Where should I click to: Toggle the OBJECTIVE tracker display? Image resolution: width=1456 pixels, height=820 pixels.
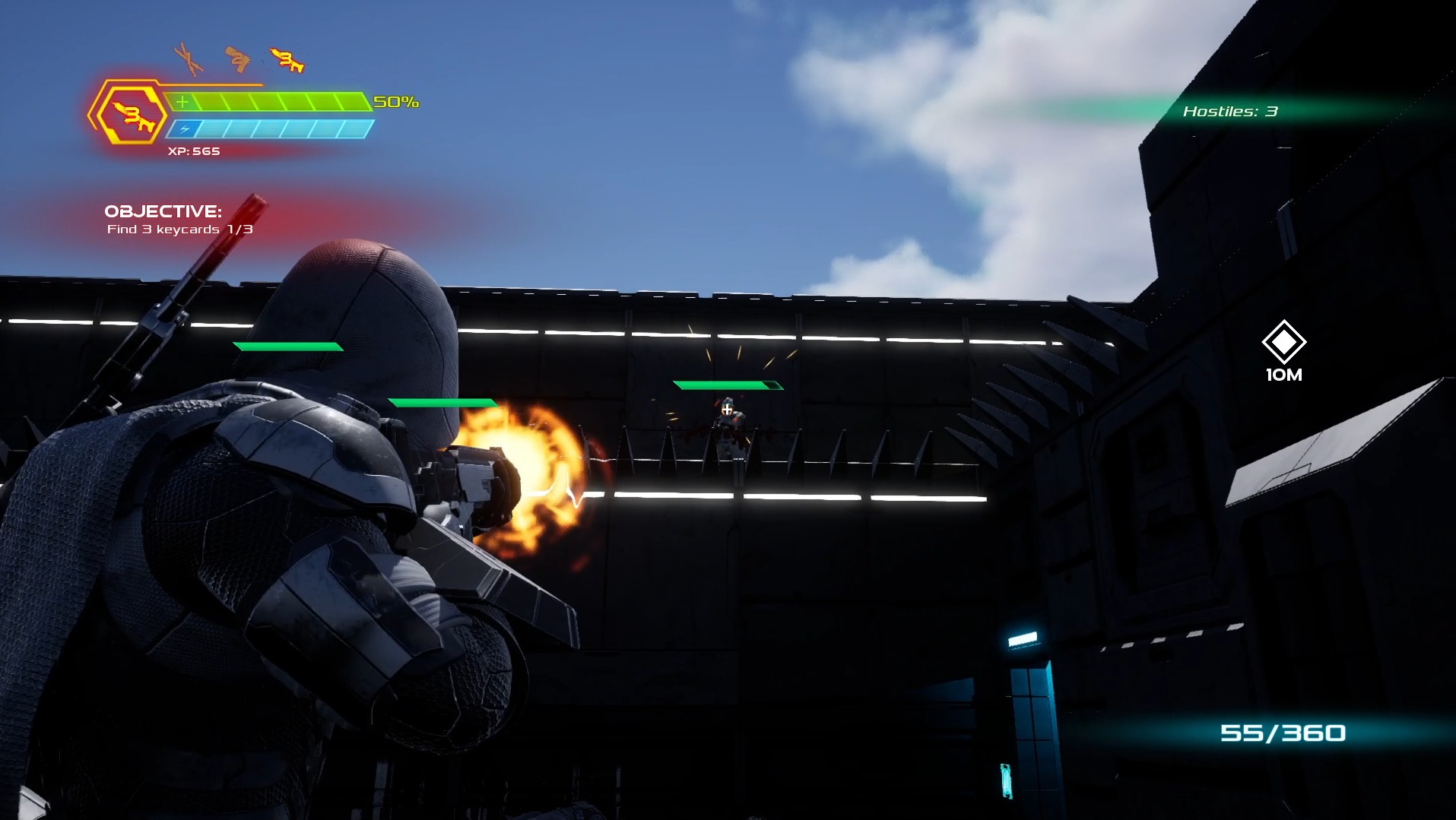164,212
